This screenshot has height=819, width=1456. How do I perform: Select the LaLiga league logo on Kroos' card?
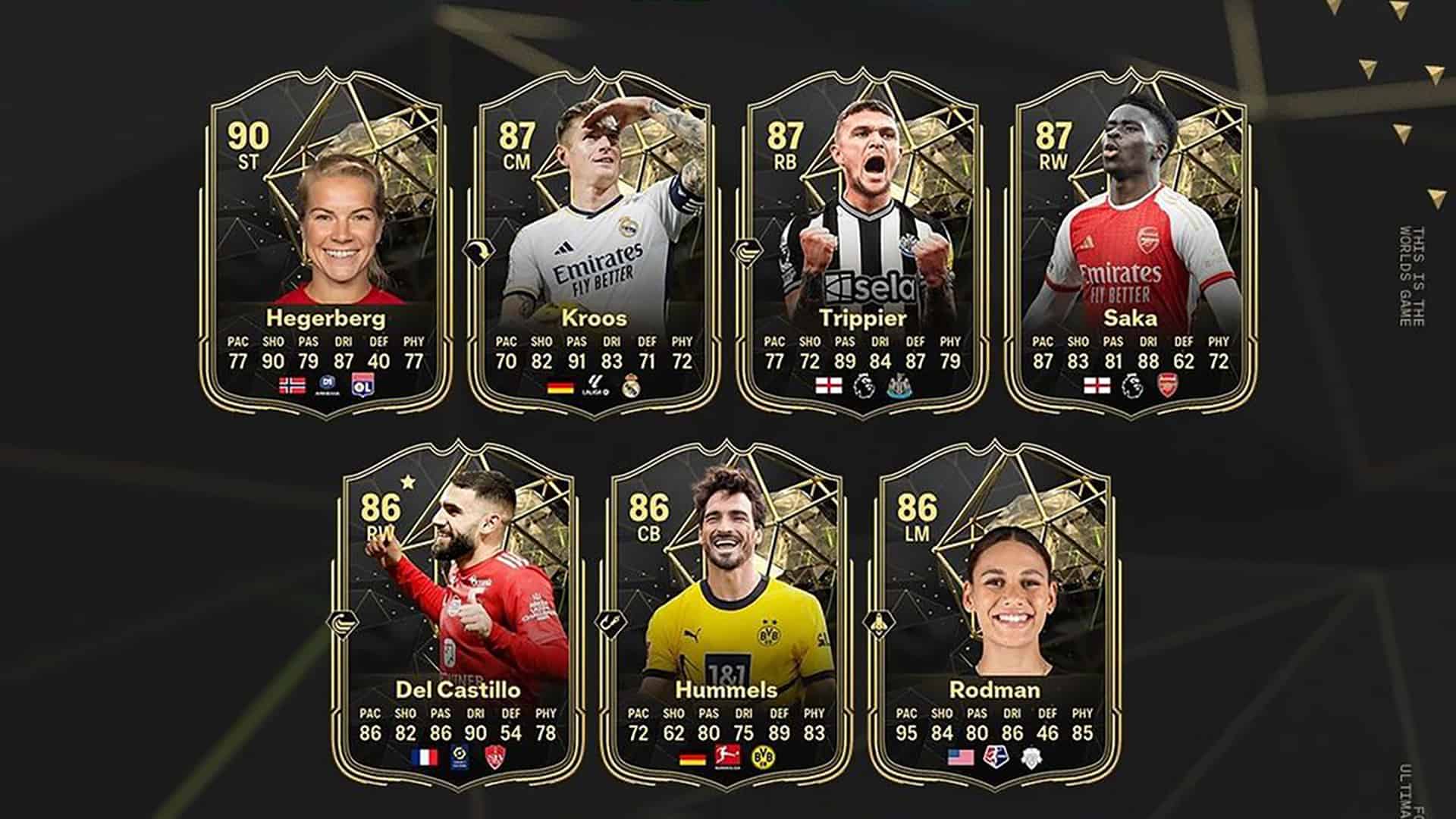(x=597, y=385)
